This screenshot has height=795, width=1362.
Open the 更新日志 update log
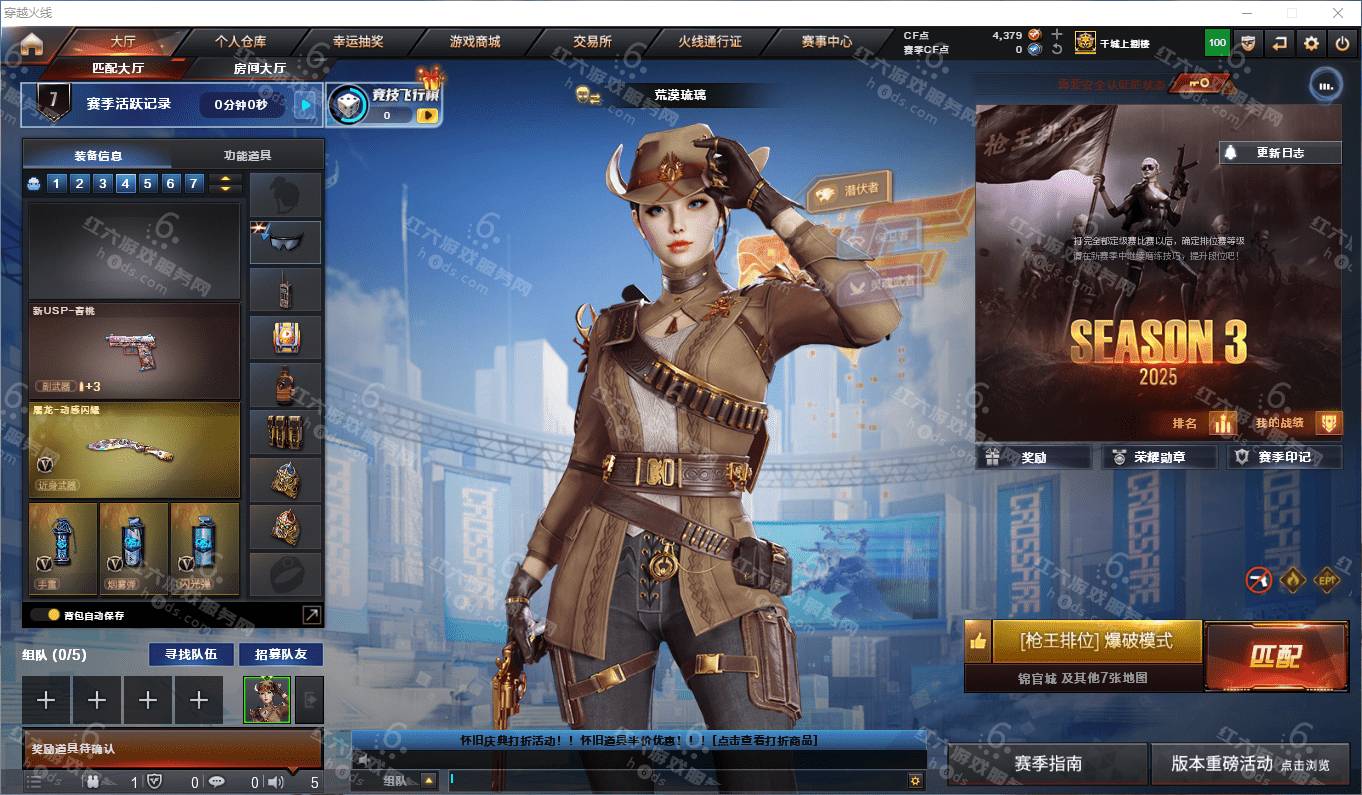pos(1280,153)
